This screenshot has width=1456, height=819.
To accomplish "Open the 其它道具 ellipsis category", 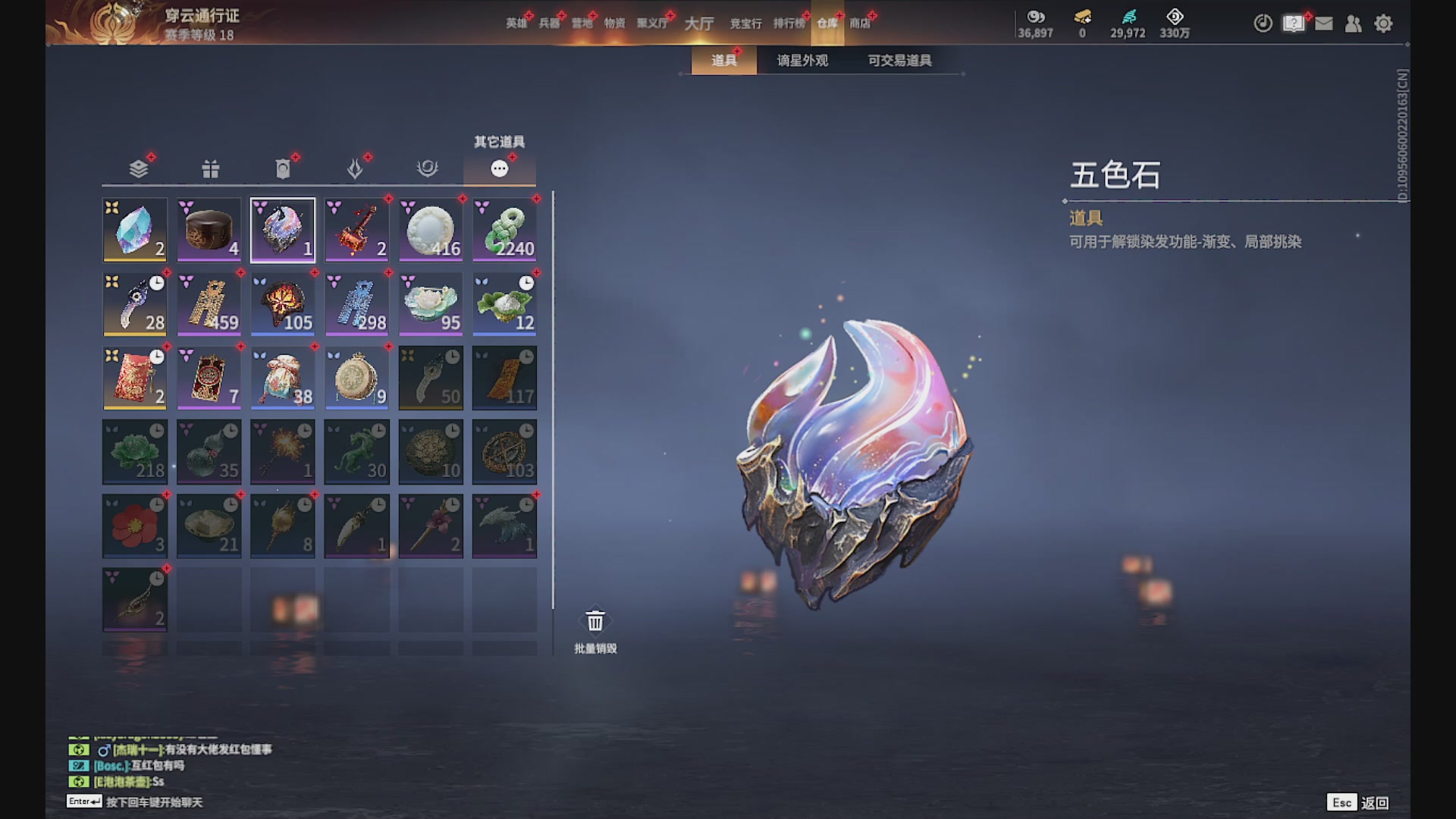I will [500, 168].
